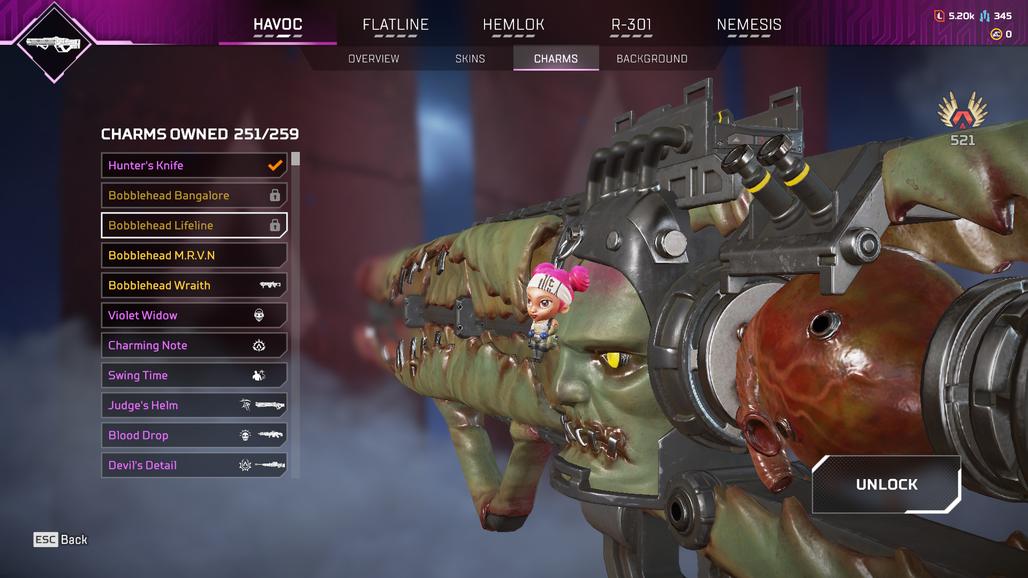
Task: Open the R-301 weapon tab
Action: pos(631,25)
